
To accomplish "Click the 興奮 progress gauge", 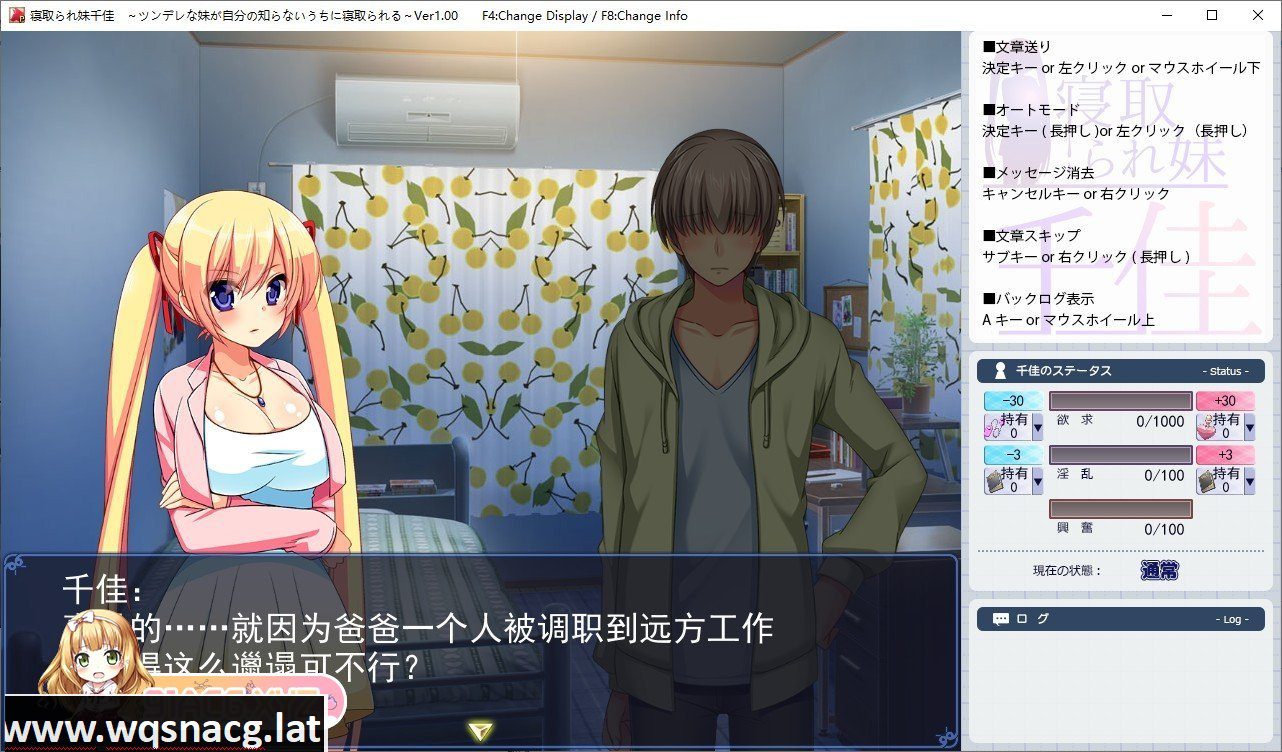I will coord(1120,508).
